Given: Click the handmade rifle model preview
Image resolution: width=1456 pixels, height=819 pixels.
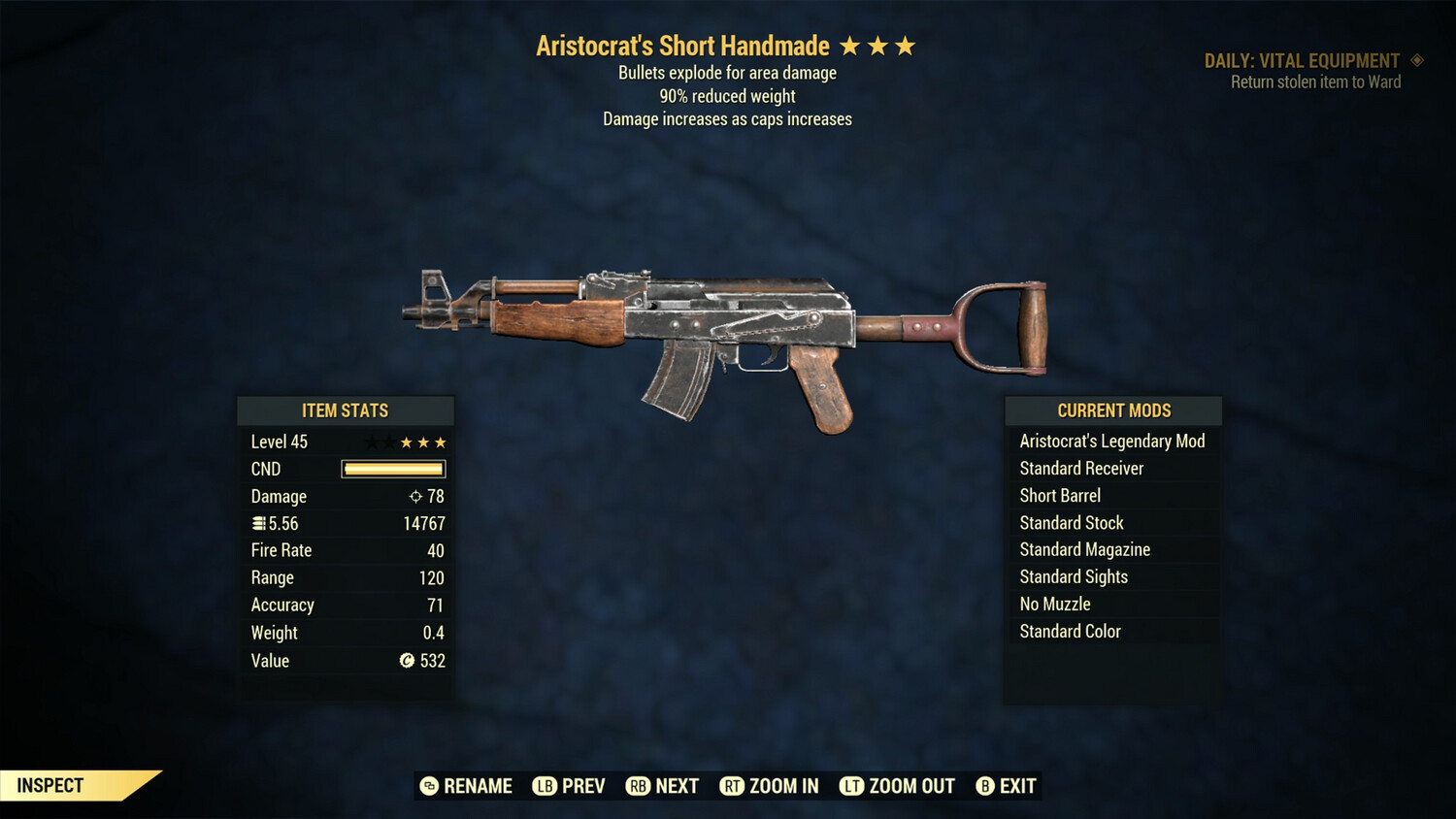Looking at the screenshot, I should point(728,330).
